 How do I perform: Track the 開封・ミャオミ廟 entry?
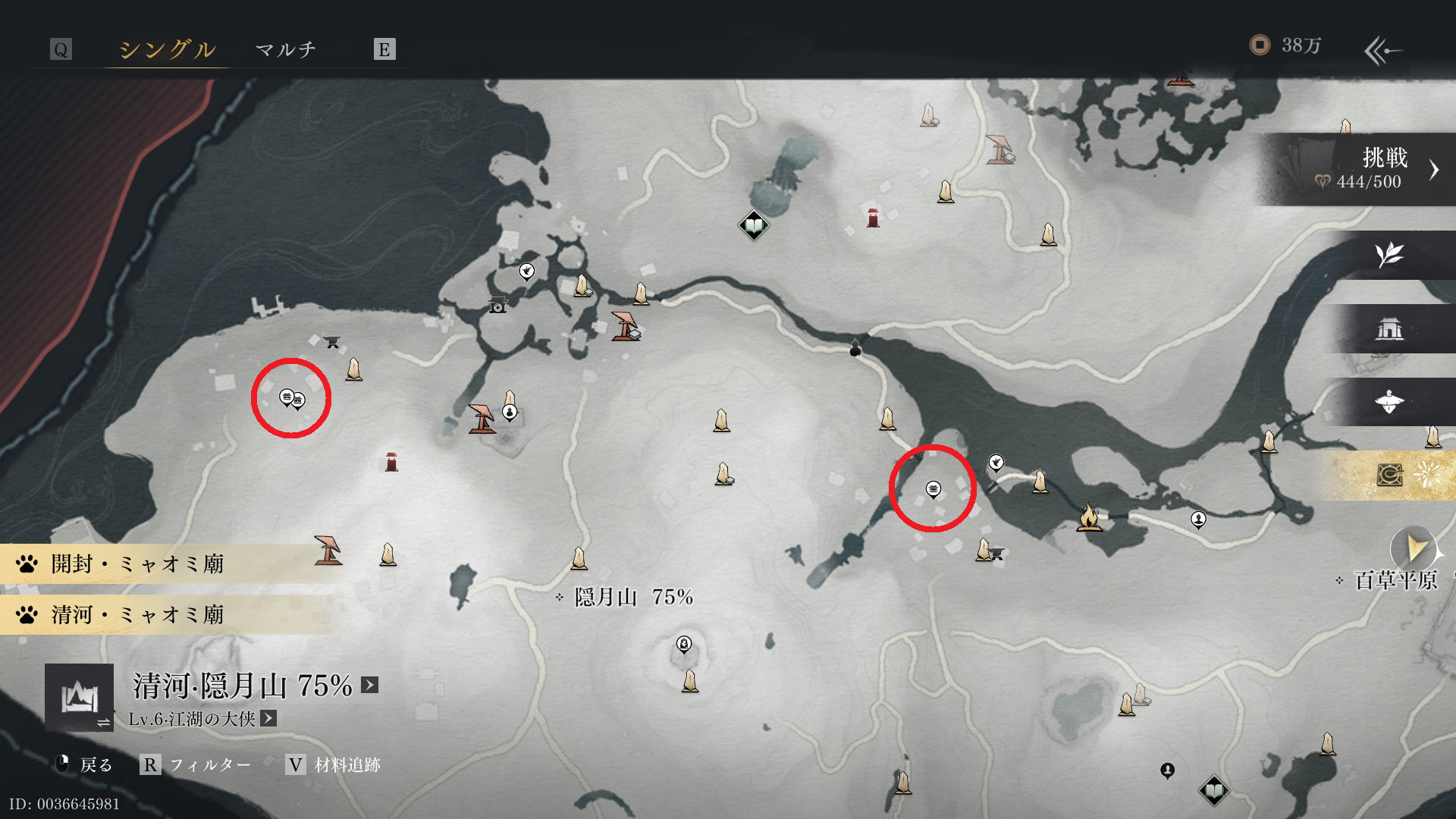136,564
